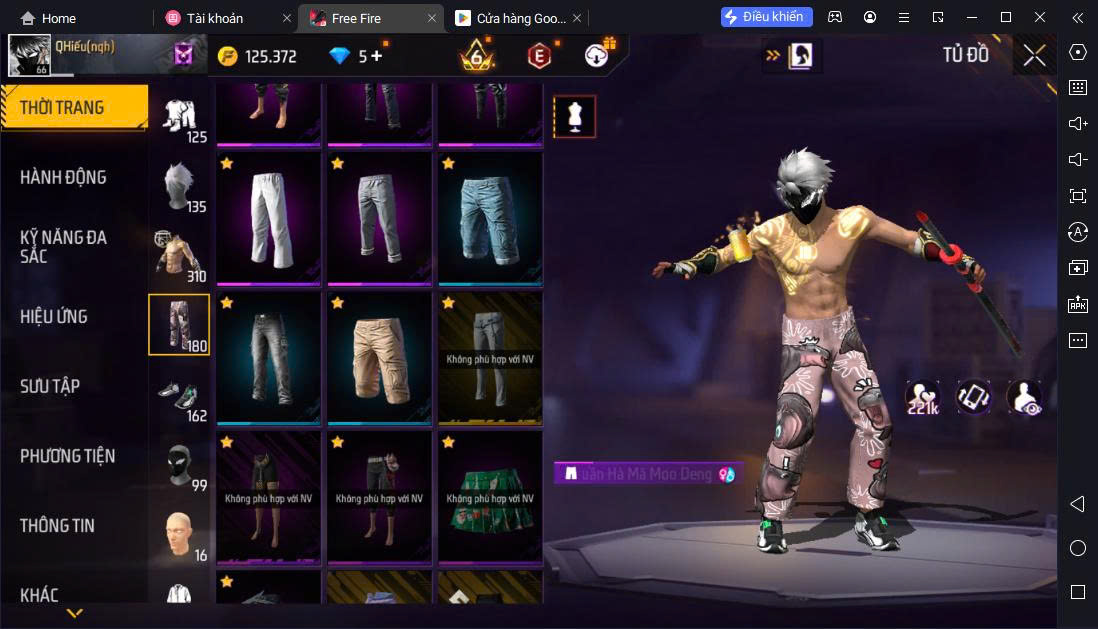Select the green patterned skirt
This screenshot has height=629, width=1098.
[490, 497]
